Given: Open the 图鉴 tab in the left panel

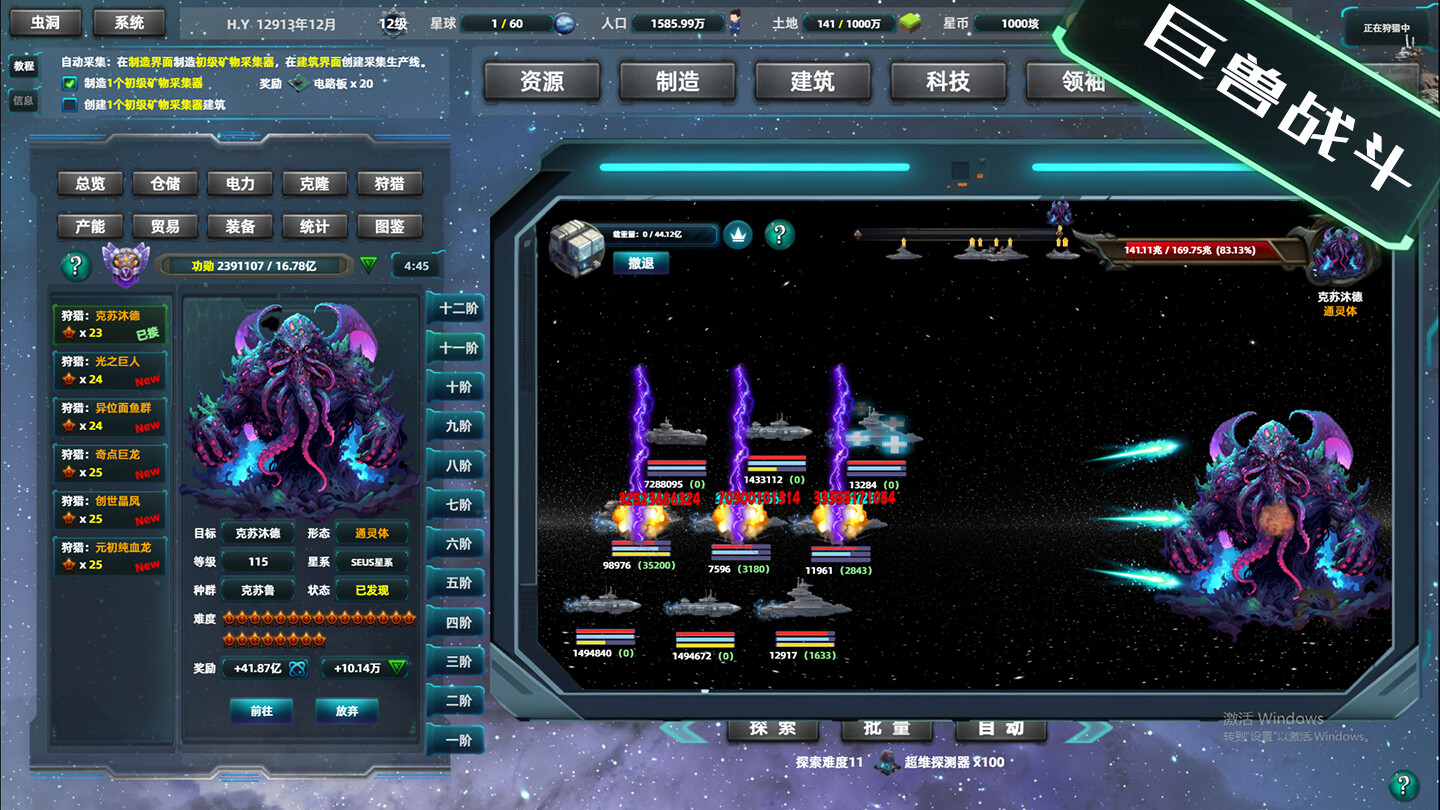Looking at the screenshot, I should point(389,226).
